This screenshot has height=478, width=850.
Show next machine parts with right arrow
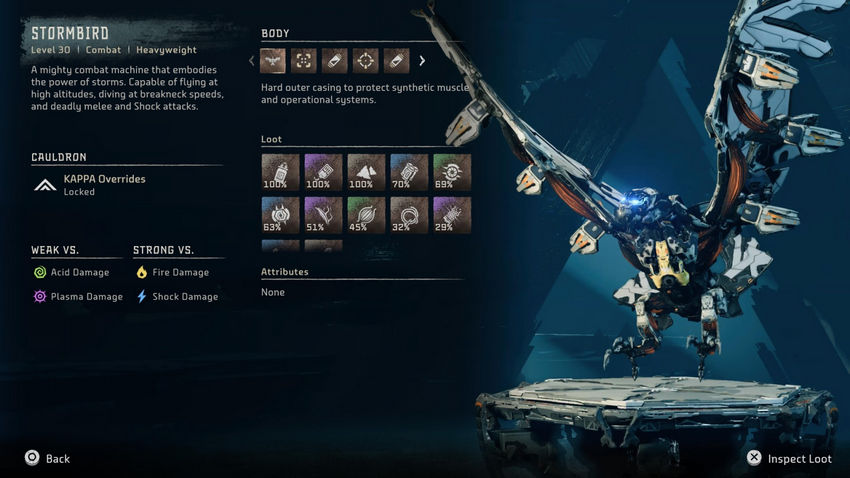tap(422, 61)
